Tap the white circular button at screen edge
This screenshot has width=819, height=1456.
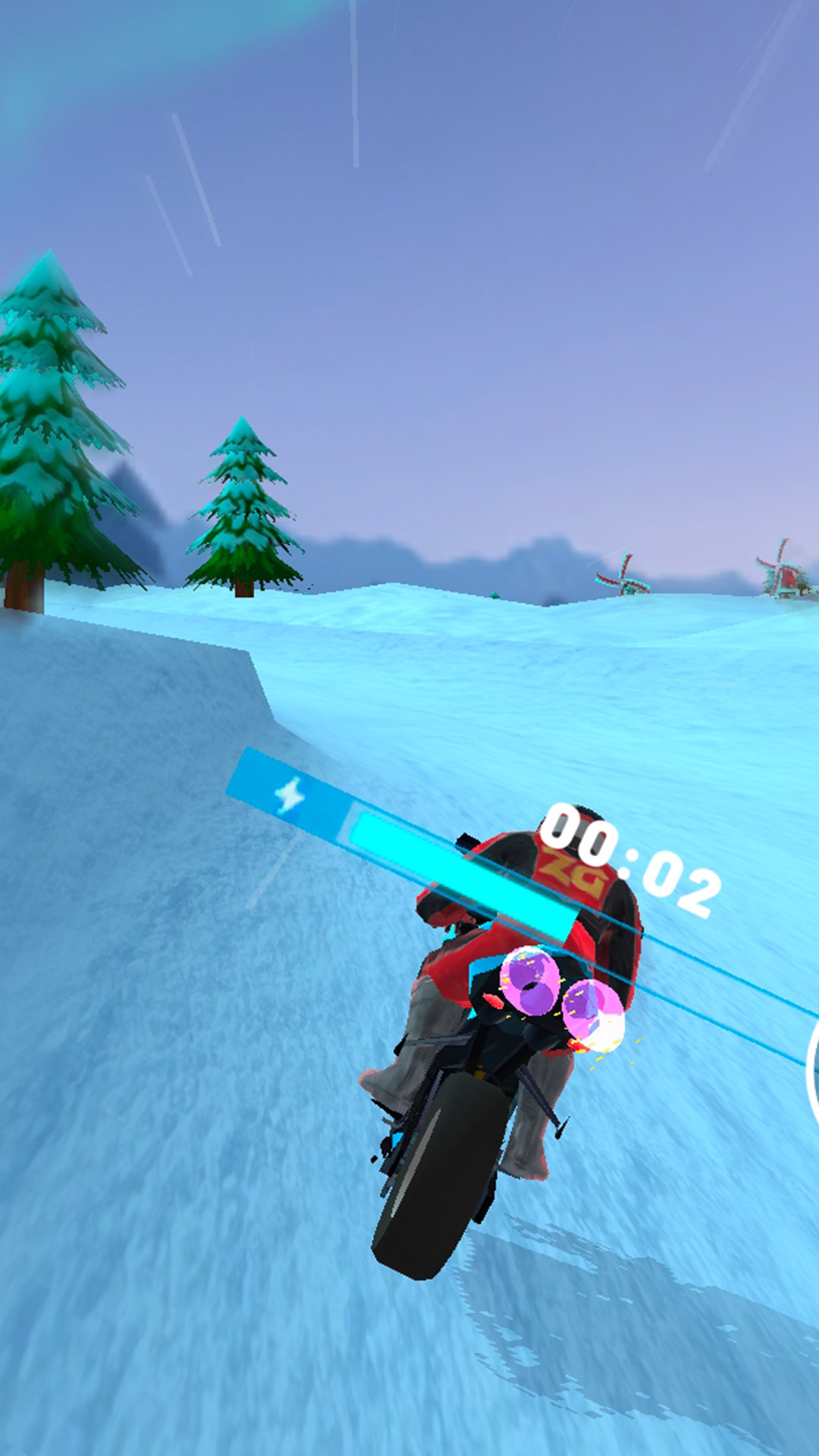812,1070
